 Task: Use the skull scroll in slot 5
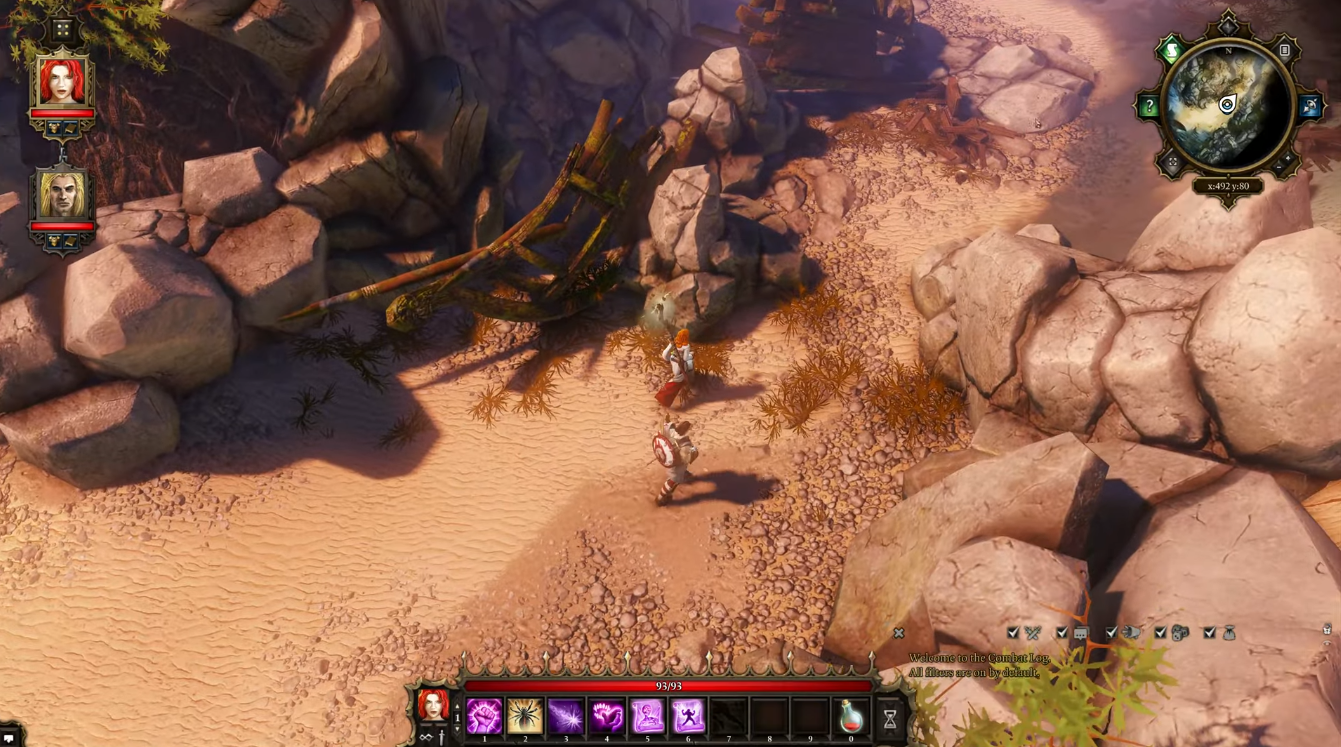pos(647,716)
